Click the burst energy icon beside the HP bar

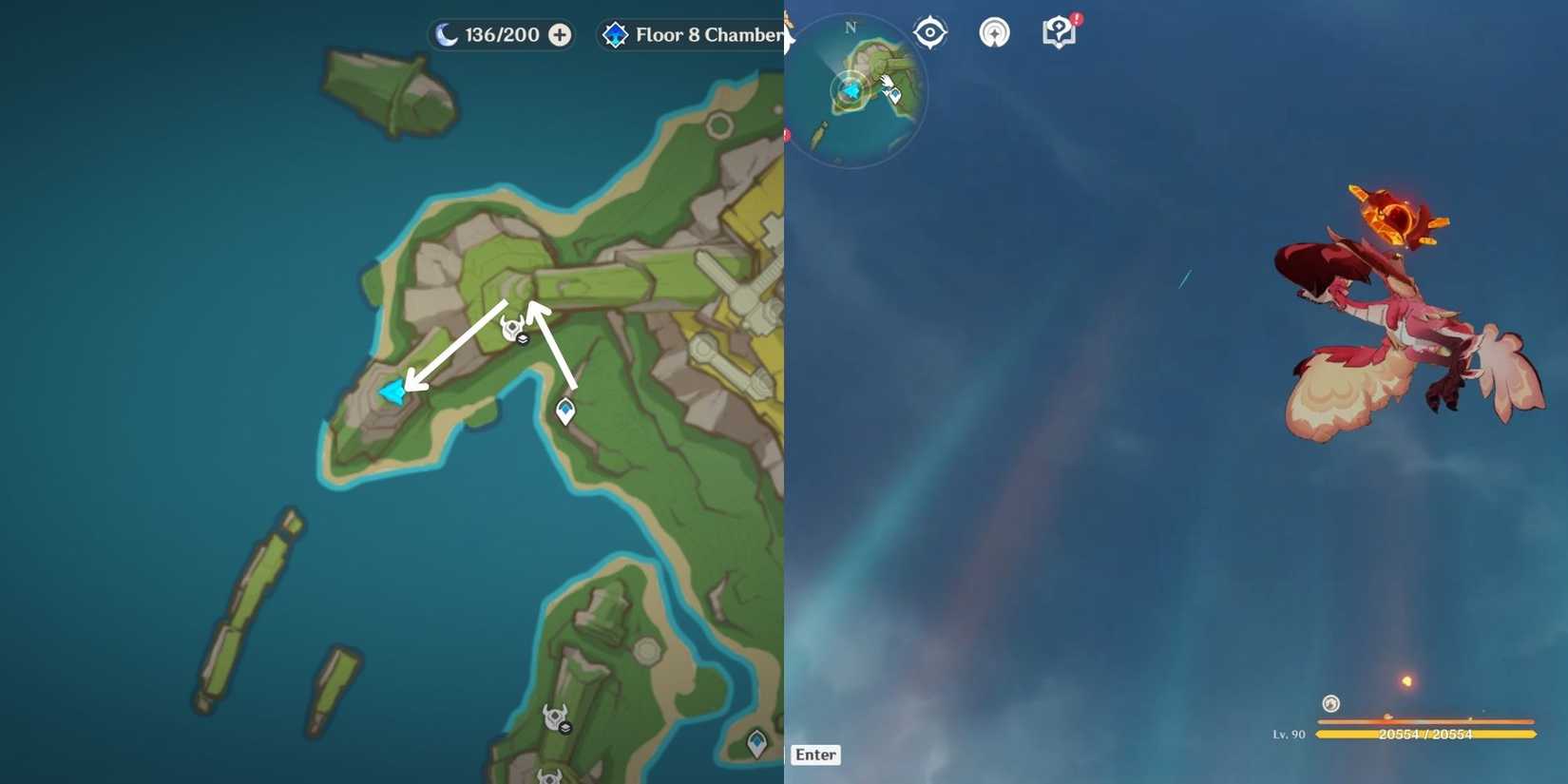click(1329, 704)
